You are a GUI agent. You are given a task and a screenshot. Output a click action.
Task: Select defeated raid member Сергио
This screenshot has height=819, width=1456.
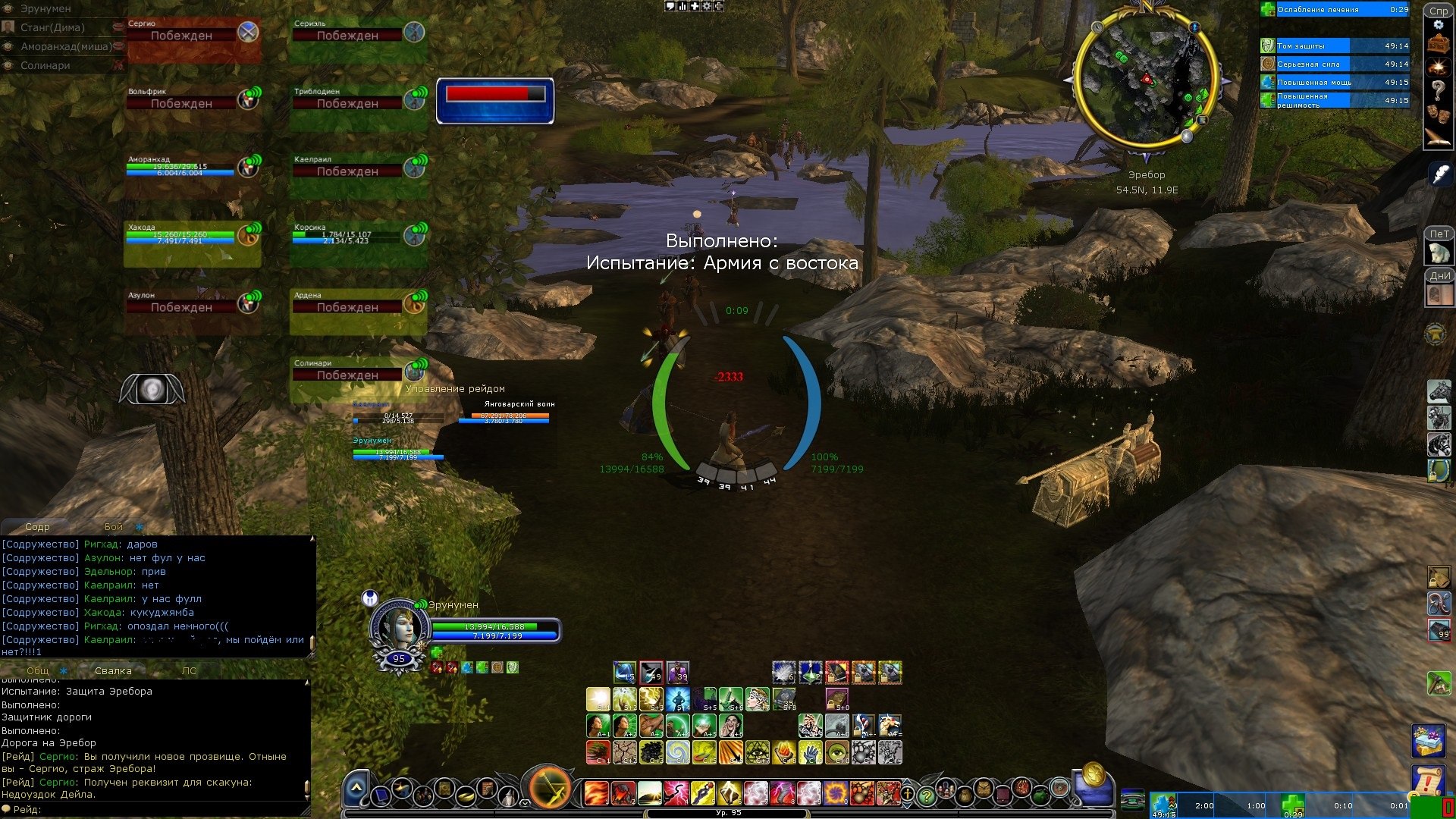(192, 37)
